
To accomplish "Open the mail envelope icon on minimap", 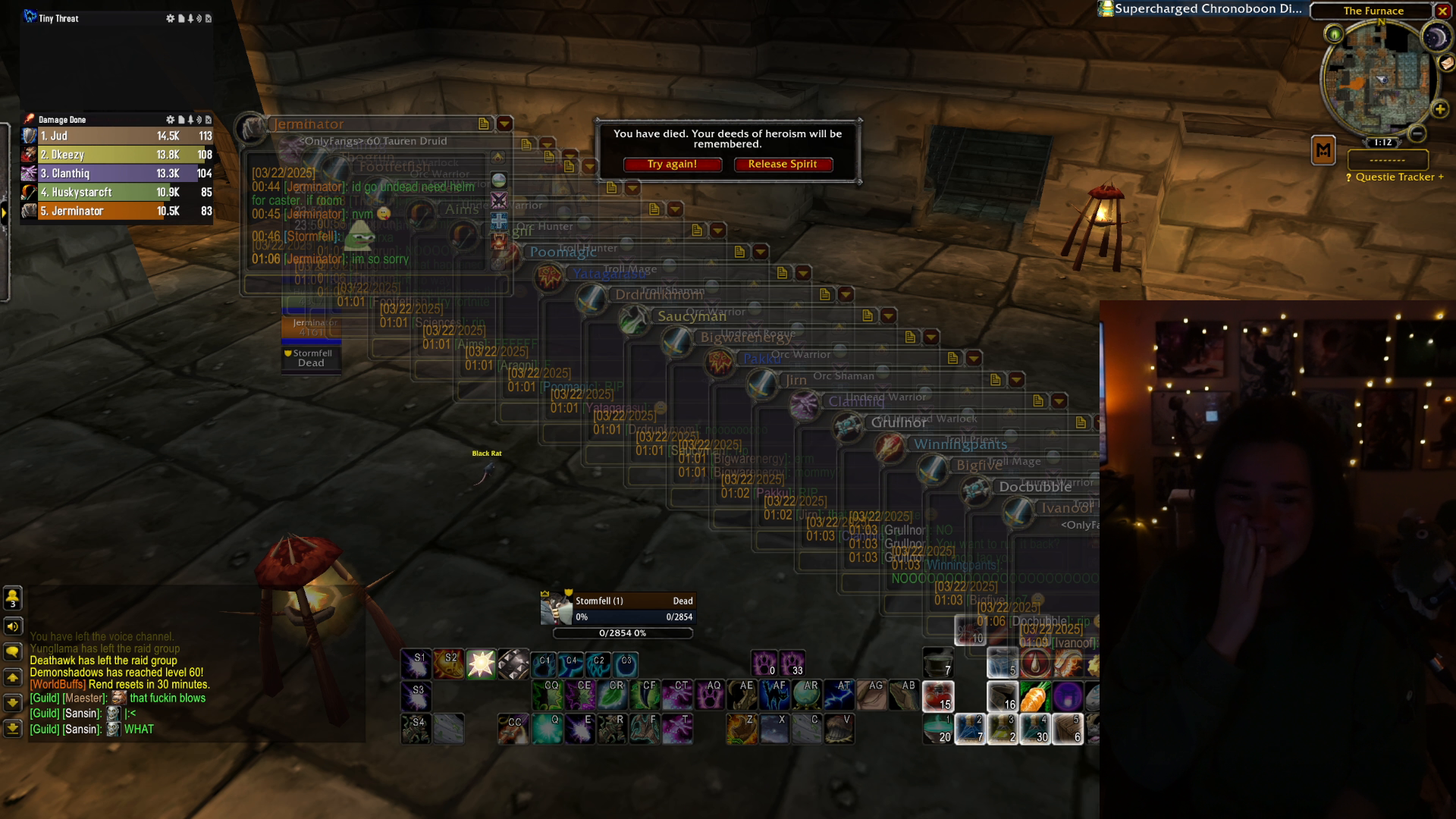I will click(x=1447, y=64).
